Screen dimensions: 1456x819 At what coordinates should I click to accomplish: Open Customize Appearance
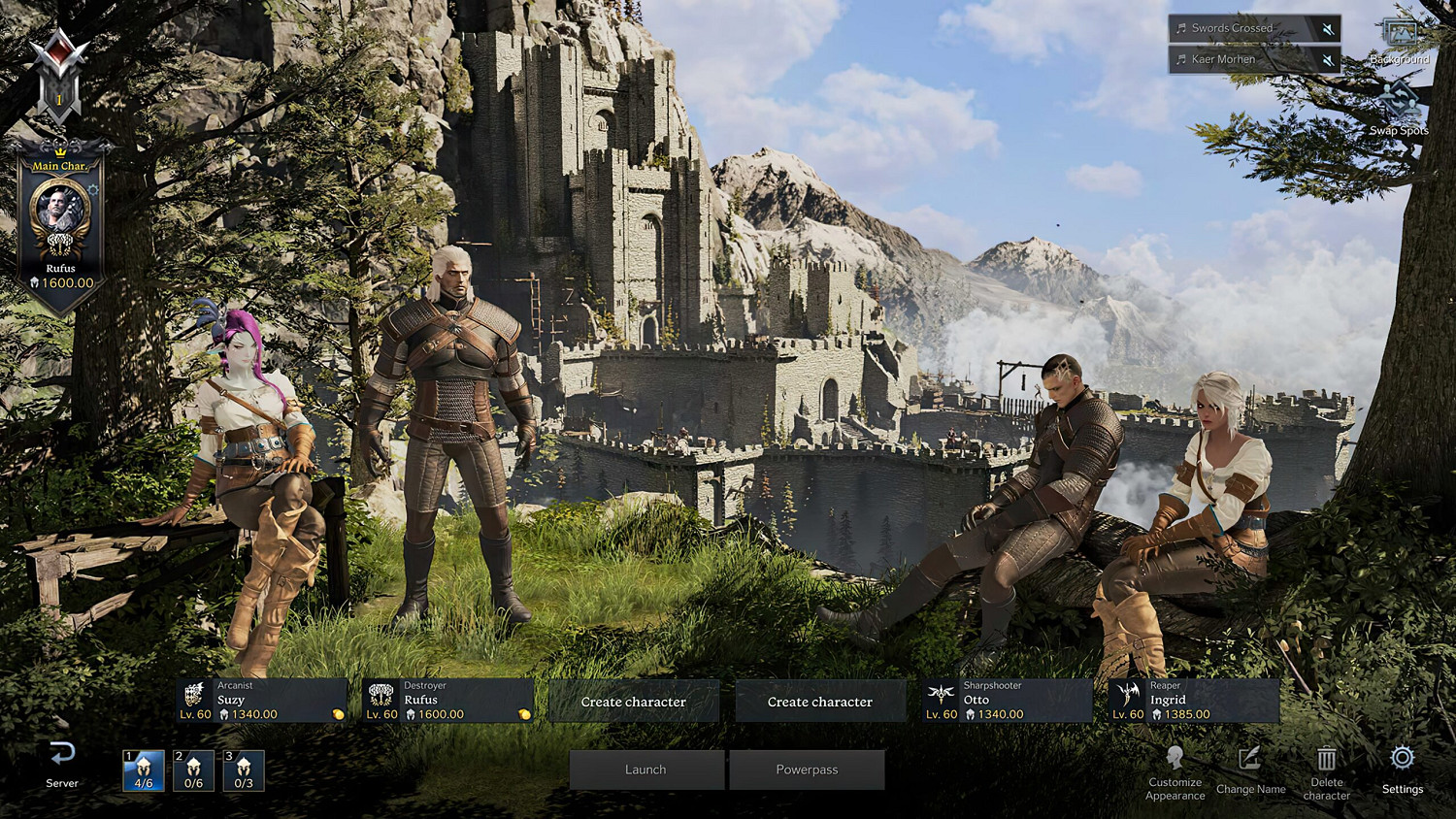coord(1175,773)
